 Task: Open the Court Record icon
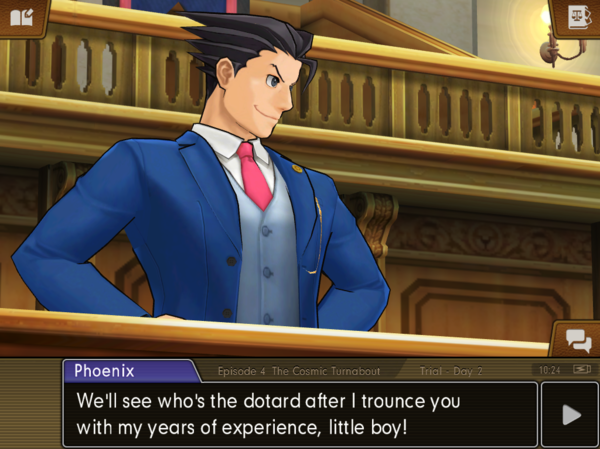(x=578, y=17)
